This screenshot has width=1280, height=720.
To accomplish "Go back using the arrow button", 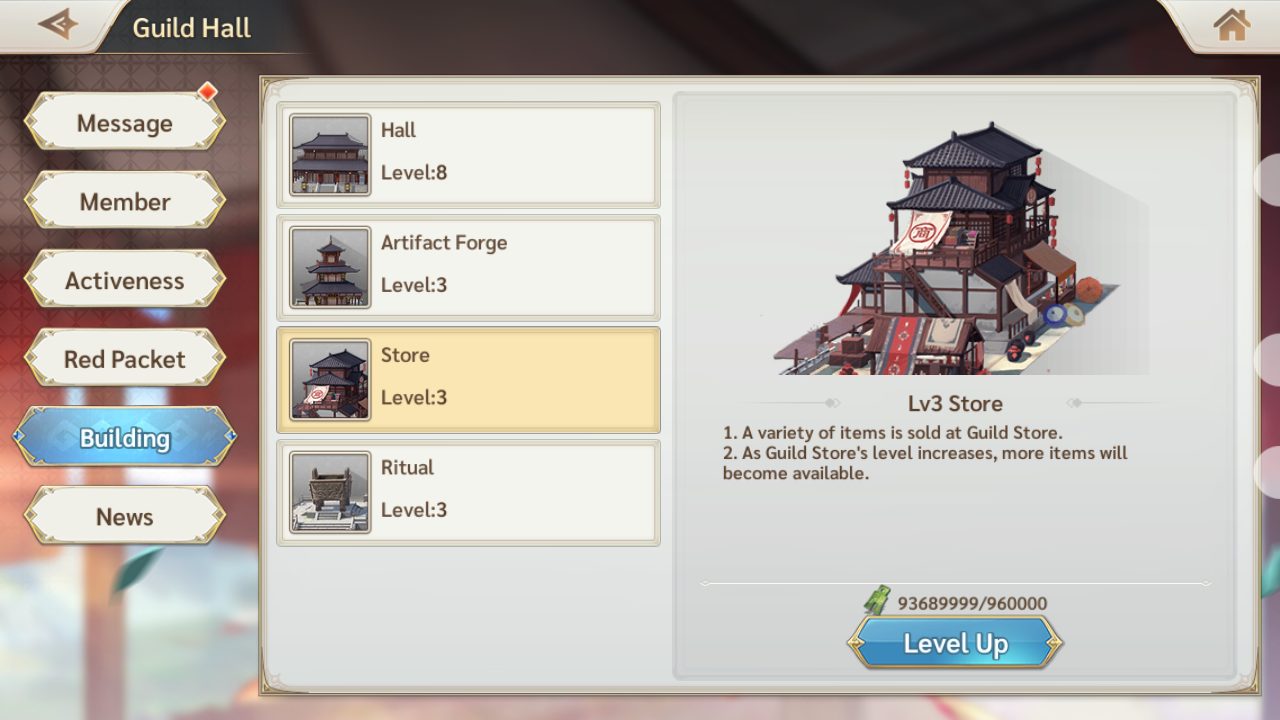I will tap(58, 24).
